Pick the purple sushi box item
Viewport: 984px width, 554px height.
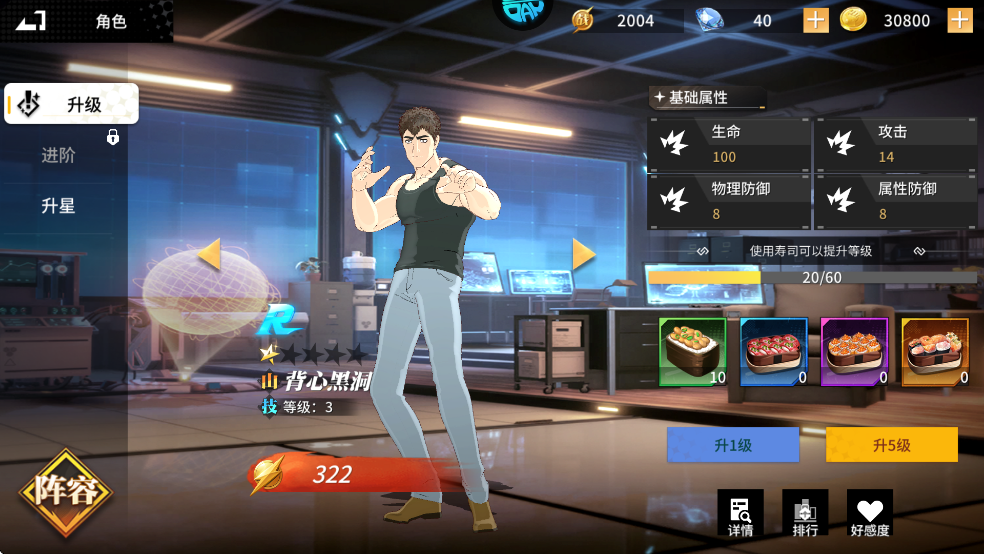[854, 352]
